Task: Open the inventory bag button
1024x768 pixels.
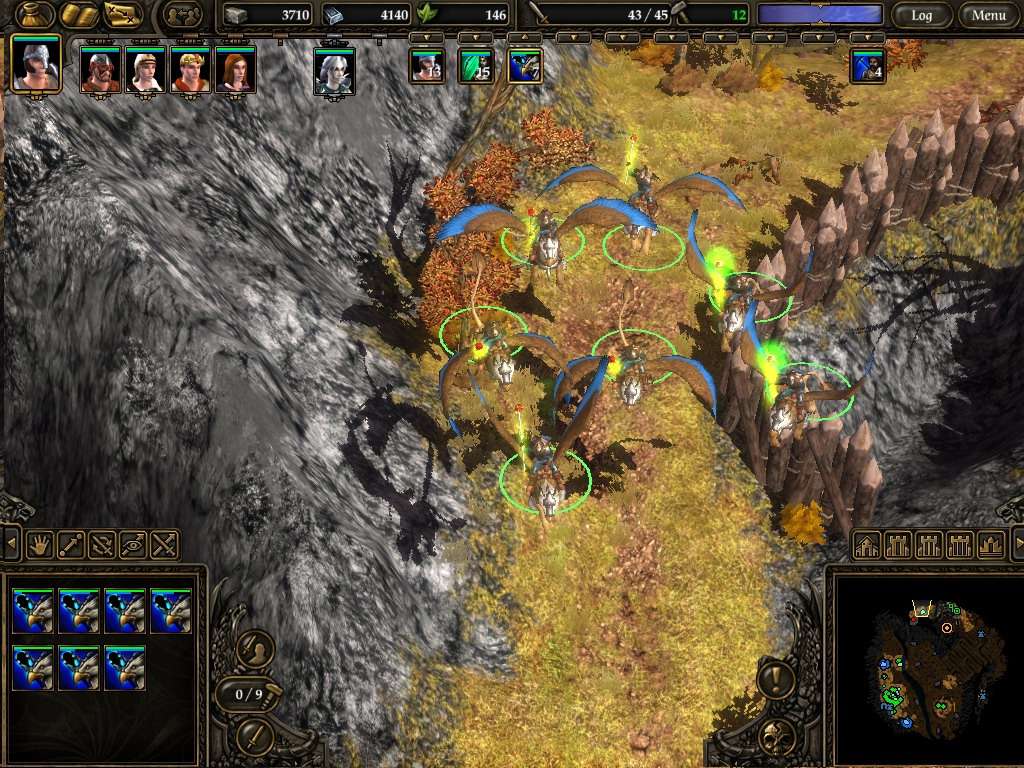Action: (x=34, y=15)
